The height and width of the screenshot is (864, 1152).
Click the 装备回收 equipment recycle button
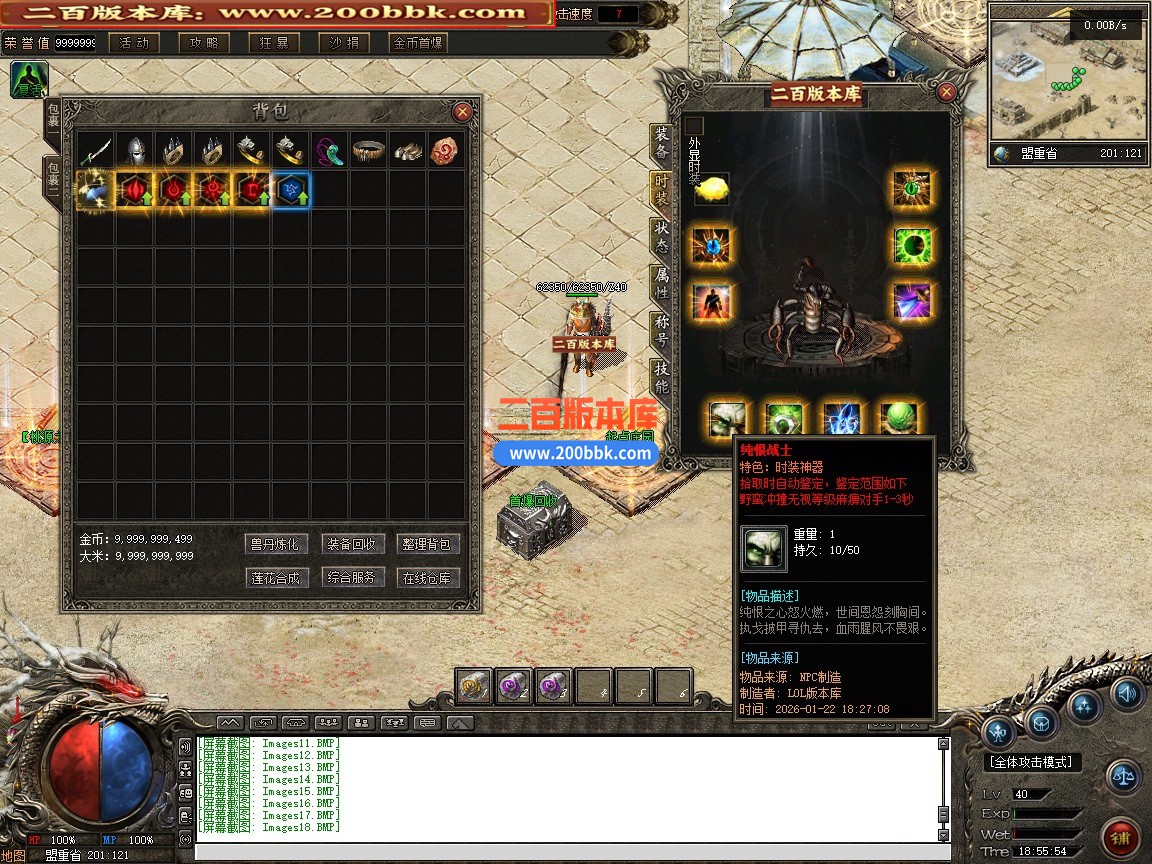(x=353, y=544)
